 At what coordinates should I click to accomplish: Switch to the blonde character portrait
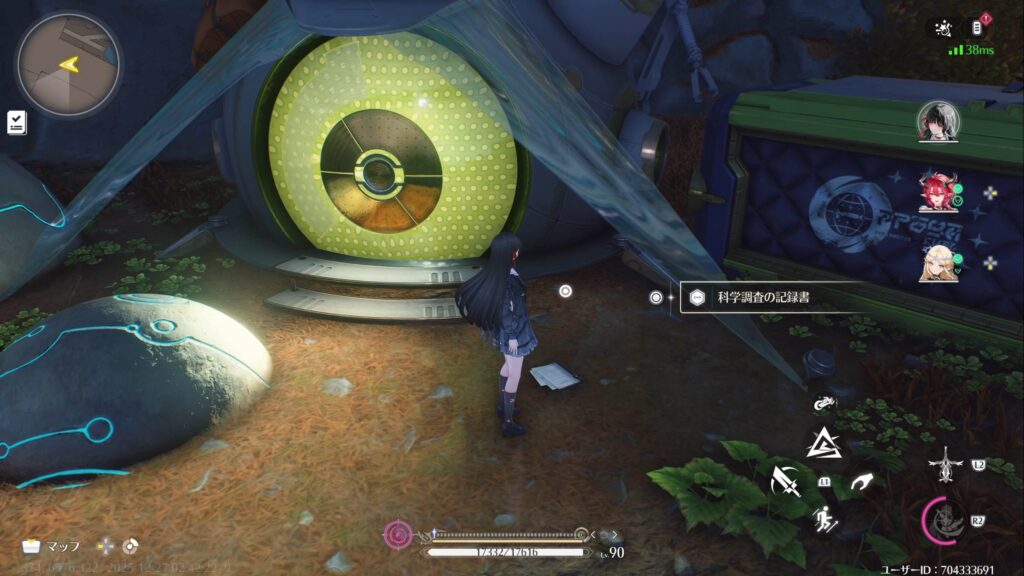pos(938,262)
